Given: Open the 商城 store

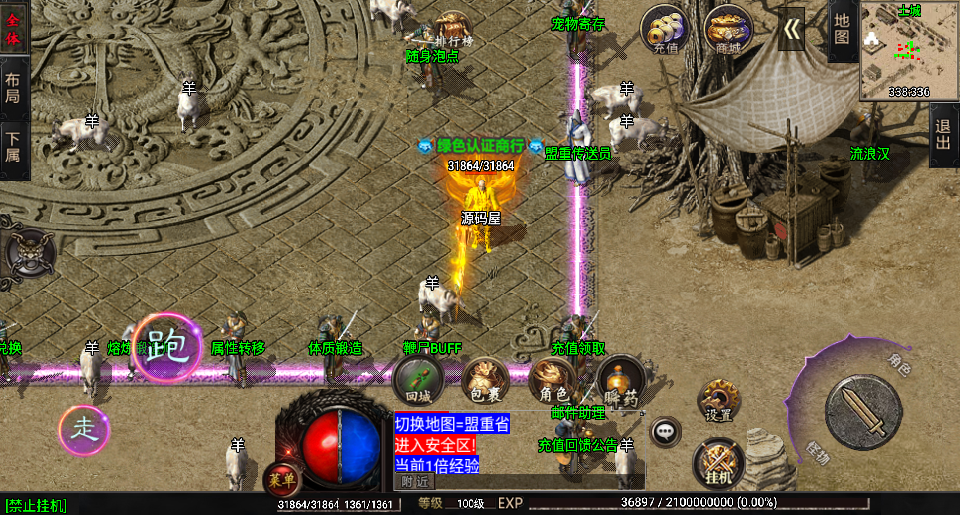Looking at the screenshot, I should point(727,28).
